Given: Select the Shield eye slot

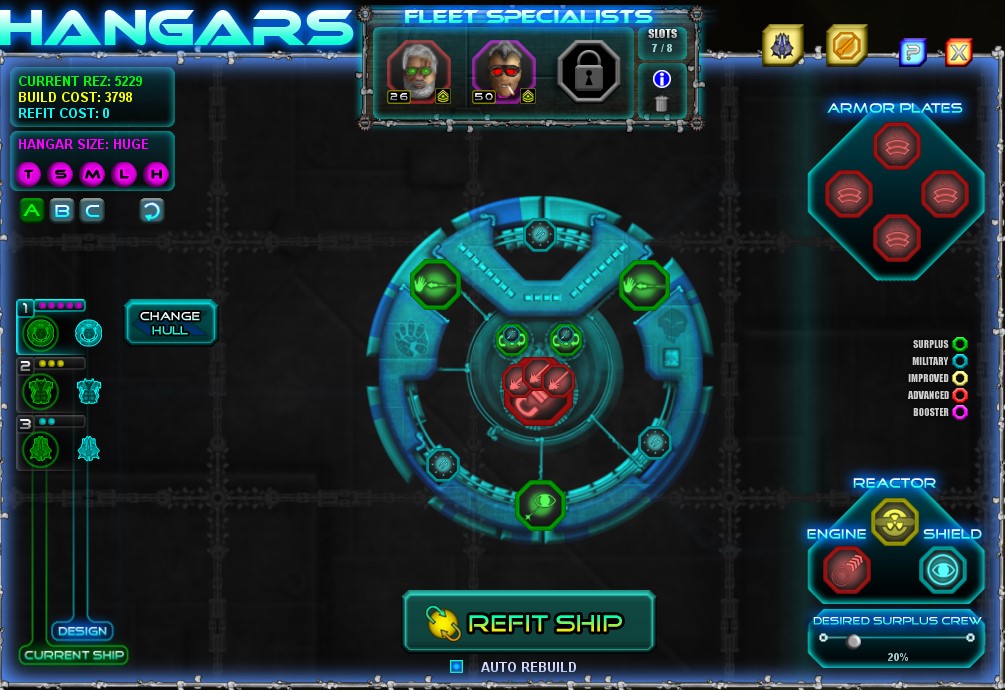Looking at the screenshot, I should (x=942, y=570).
